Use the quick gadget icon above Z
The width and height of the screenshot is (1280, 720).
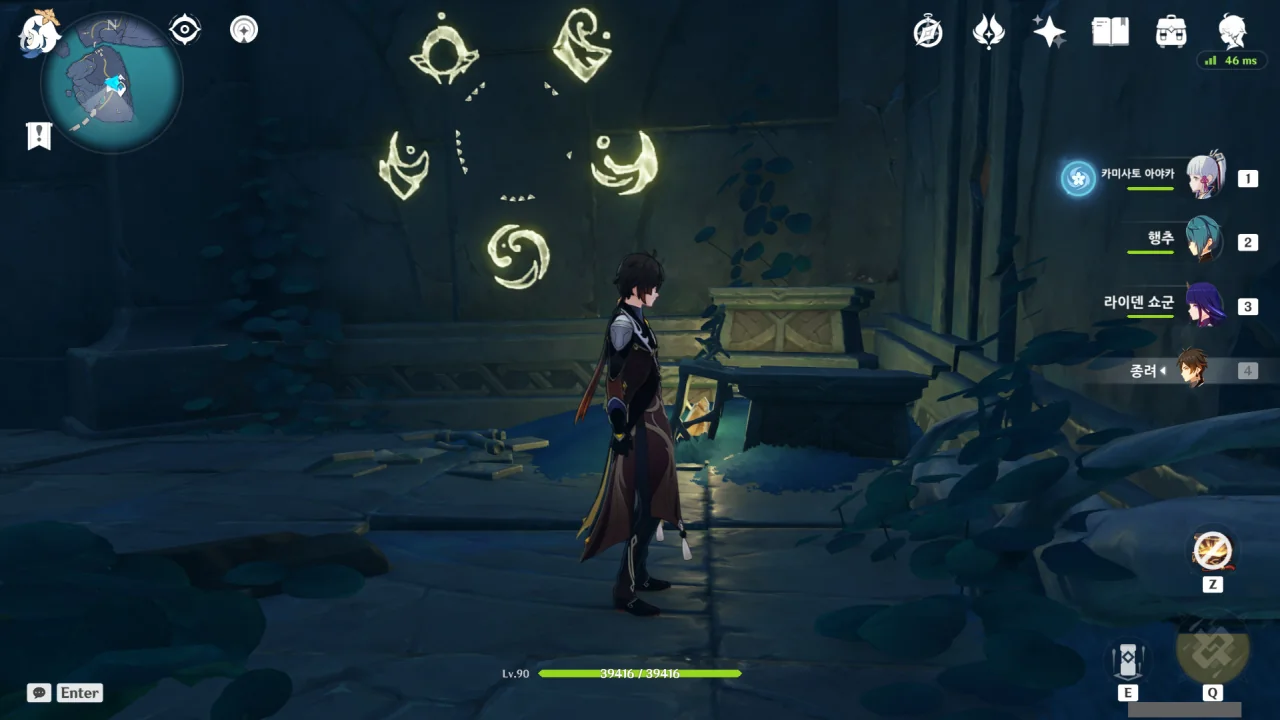click(1212, 550)
